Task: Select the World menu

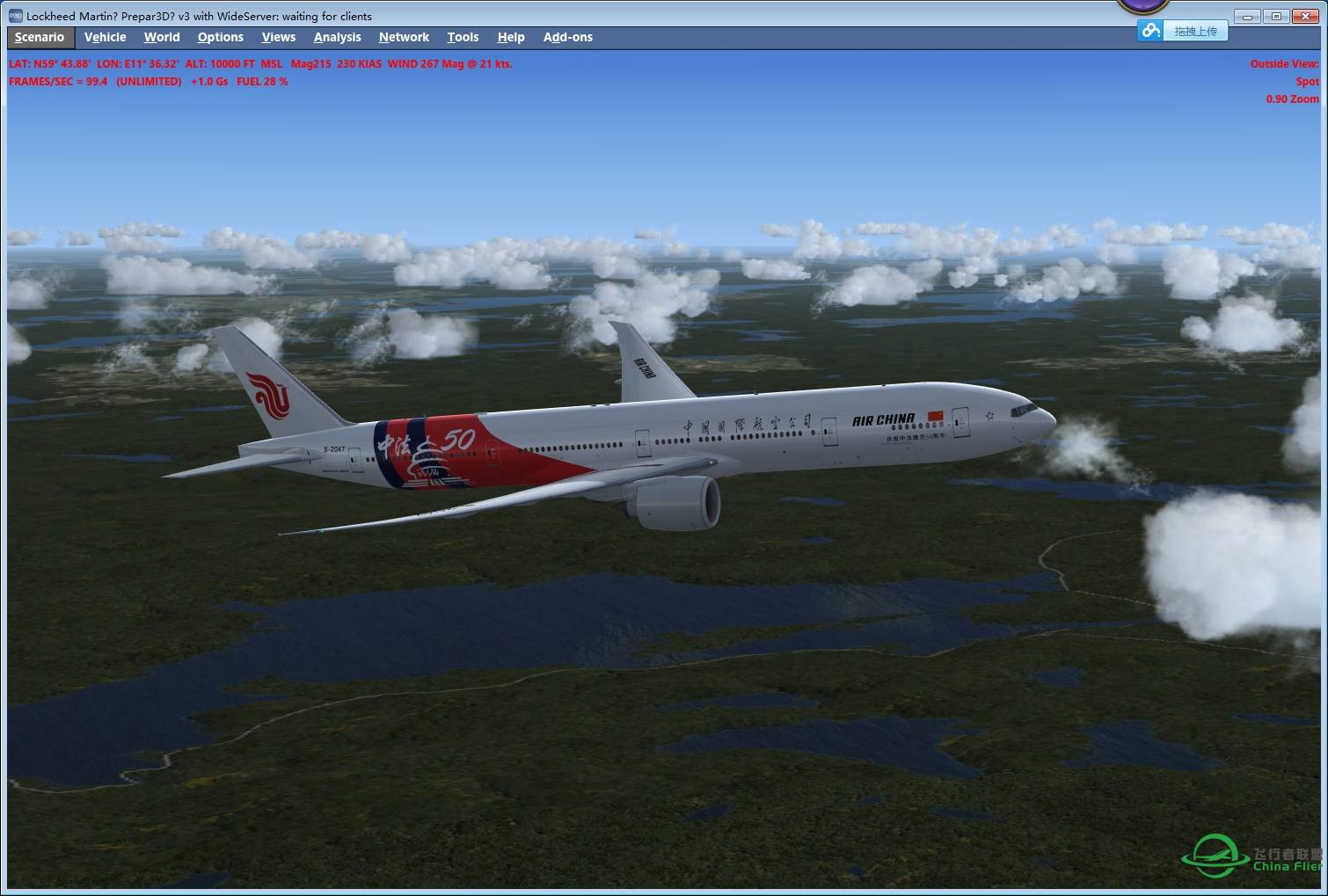Action: pos(162,37)
